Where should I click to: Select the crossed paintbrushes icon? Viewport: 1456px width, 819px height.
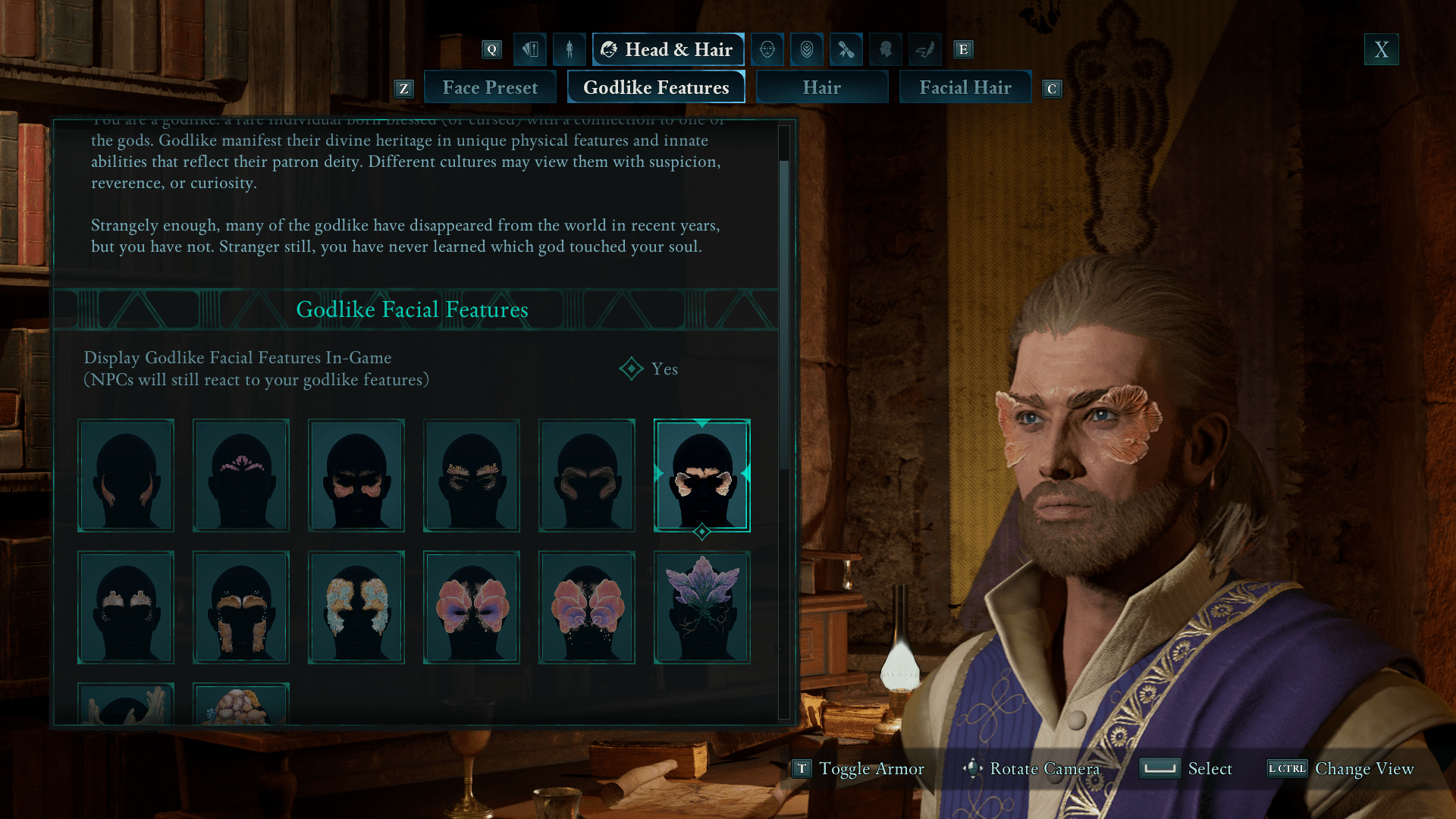[x=846, y=49]
